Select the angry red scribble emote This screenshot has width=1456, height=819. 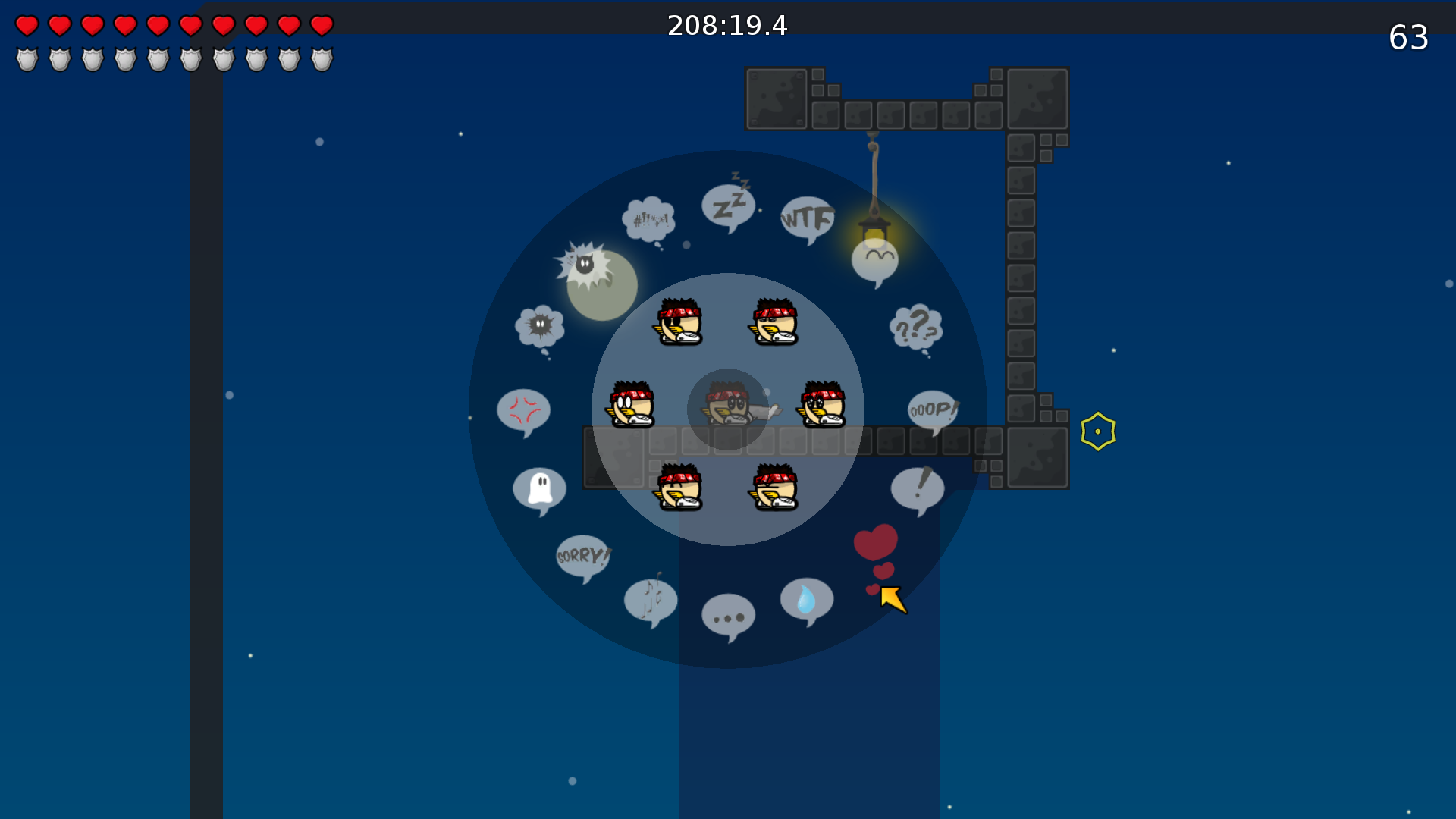[x=524, y=410]
